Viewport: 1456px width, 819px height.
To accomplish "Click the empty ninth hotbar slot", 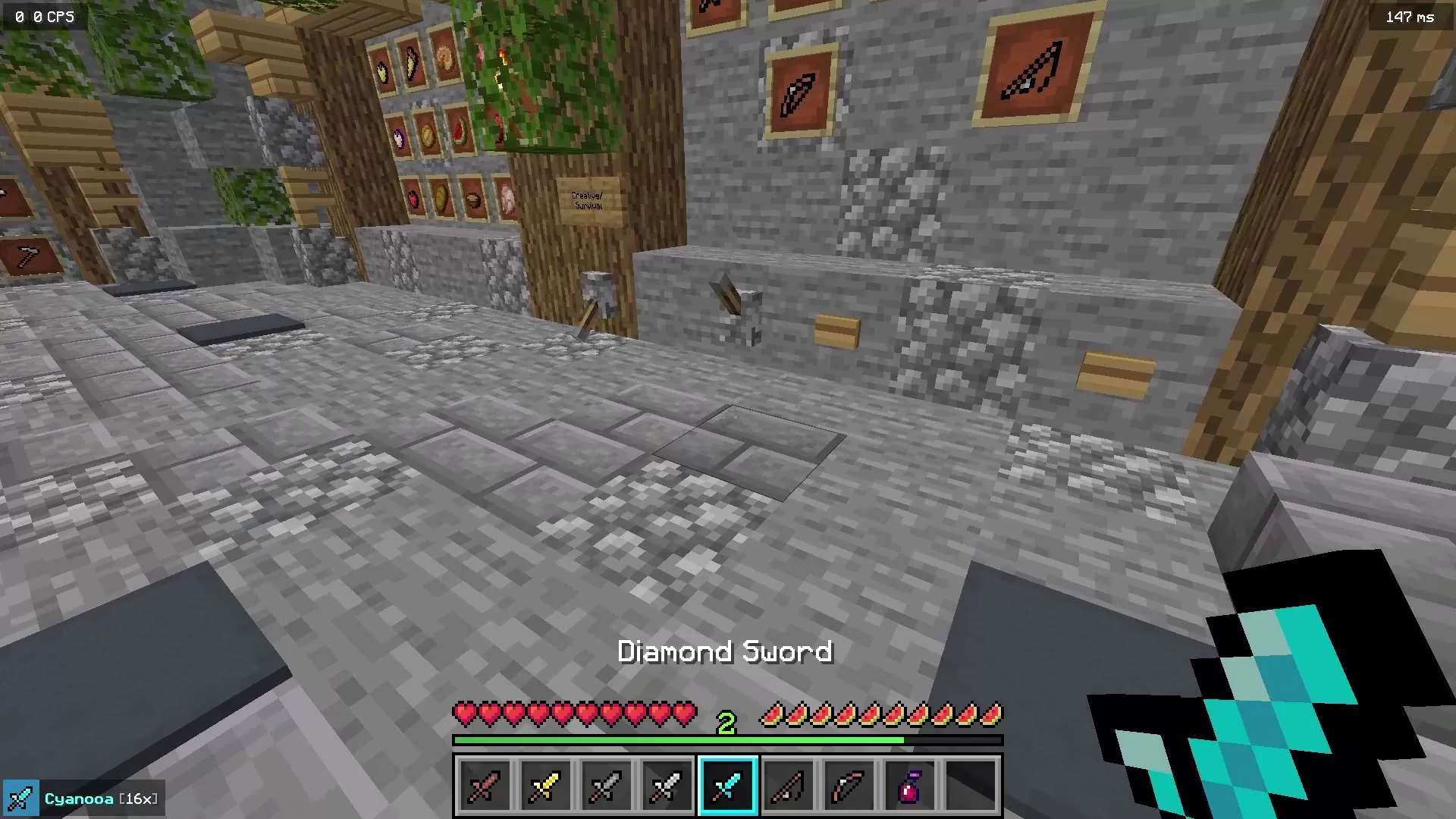I will [970, 785].
